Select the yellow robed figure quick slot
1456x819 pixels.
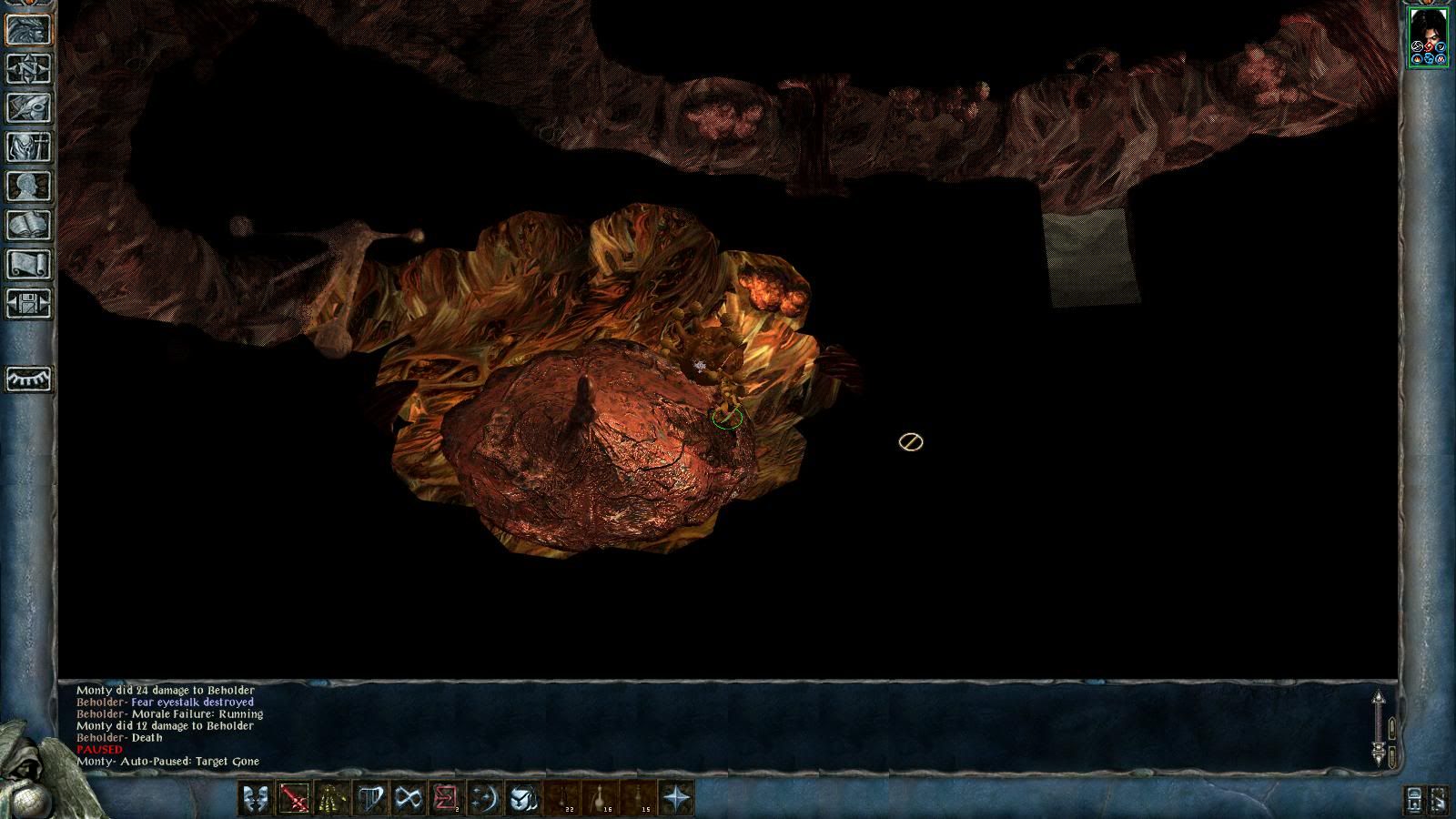(x=332, y=799)
